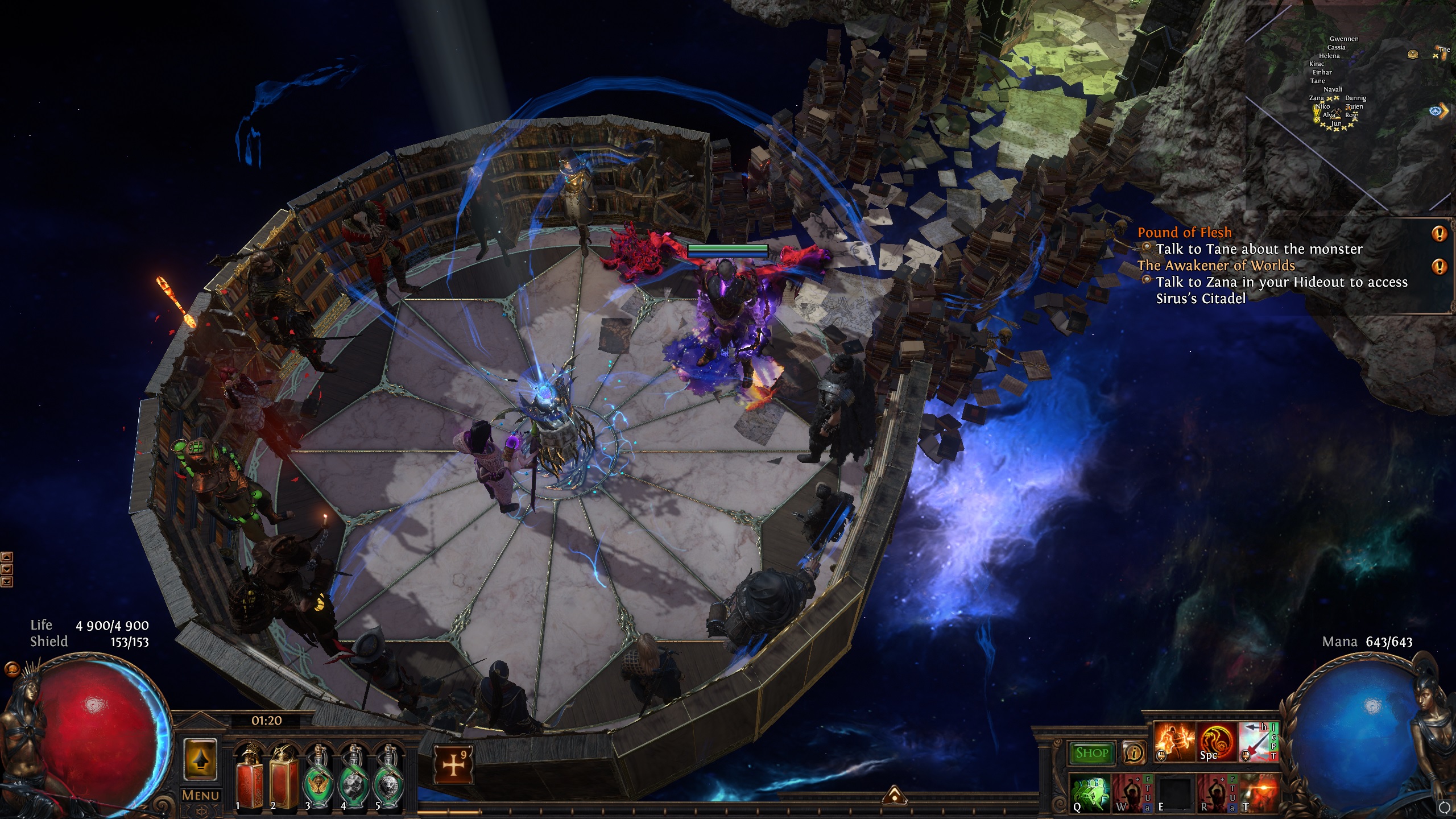
Task: Select the skill bound to W
Action: tap(1132, 793)
